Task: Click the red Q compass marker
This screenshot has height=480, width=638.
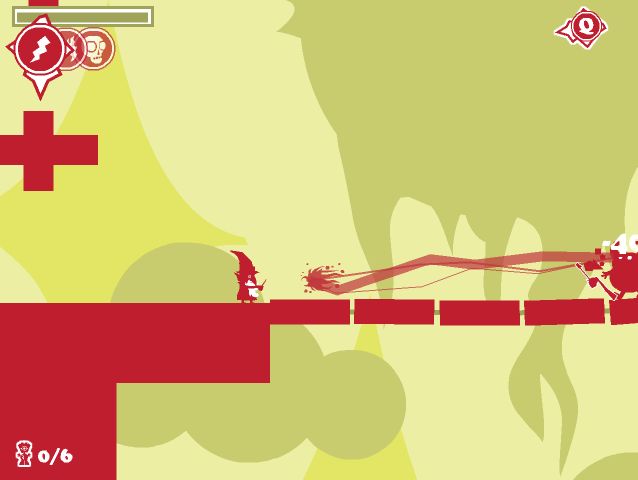Action: coord(584,26)
